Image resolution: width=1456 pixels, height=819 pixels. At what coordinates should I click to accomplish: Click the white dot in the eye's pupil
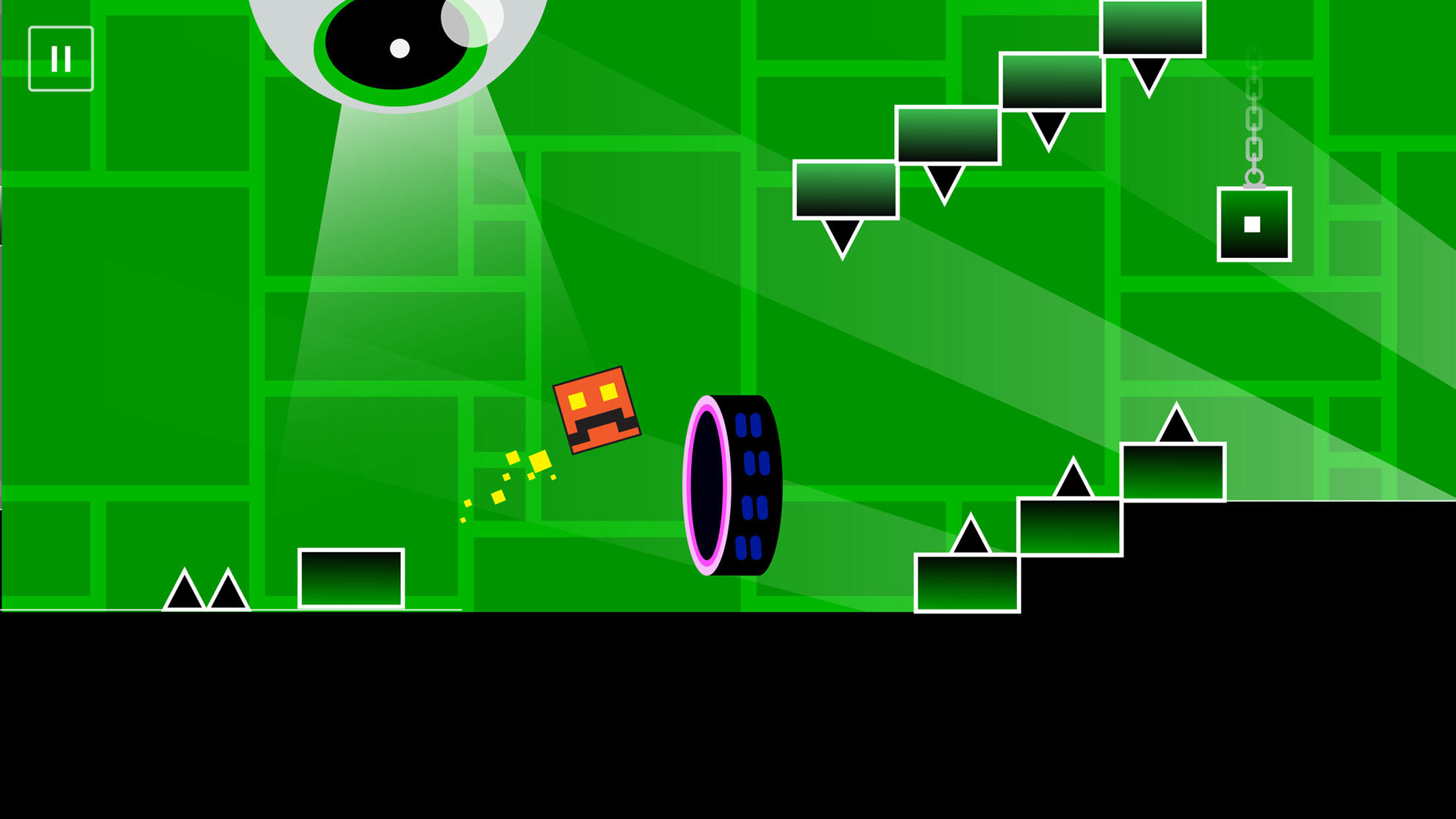400,46
